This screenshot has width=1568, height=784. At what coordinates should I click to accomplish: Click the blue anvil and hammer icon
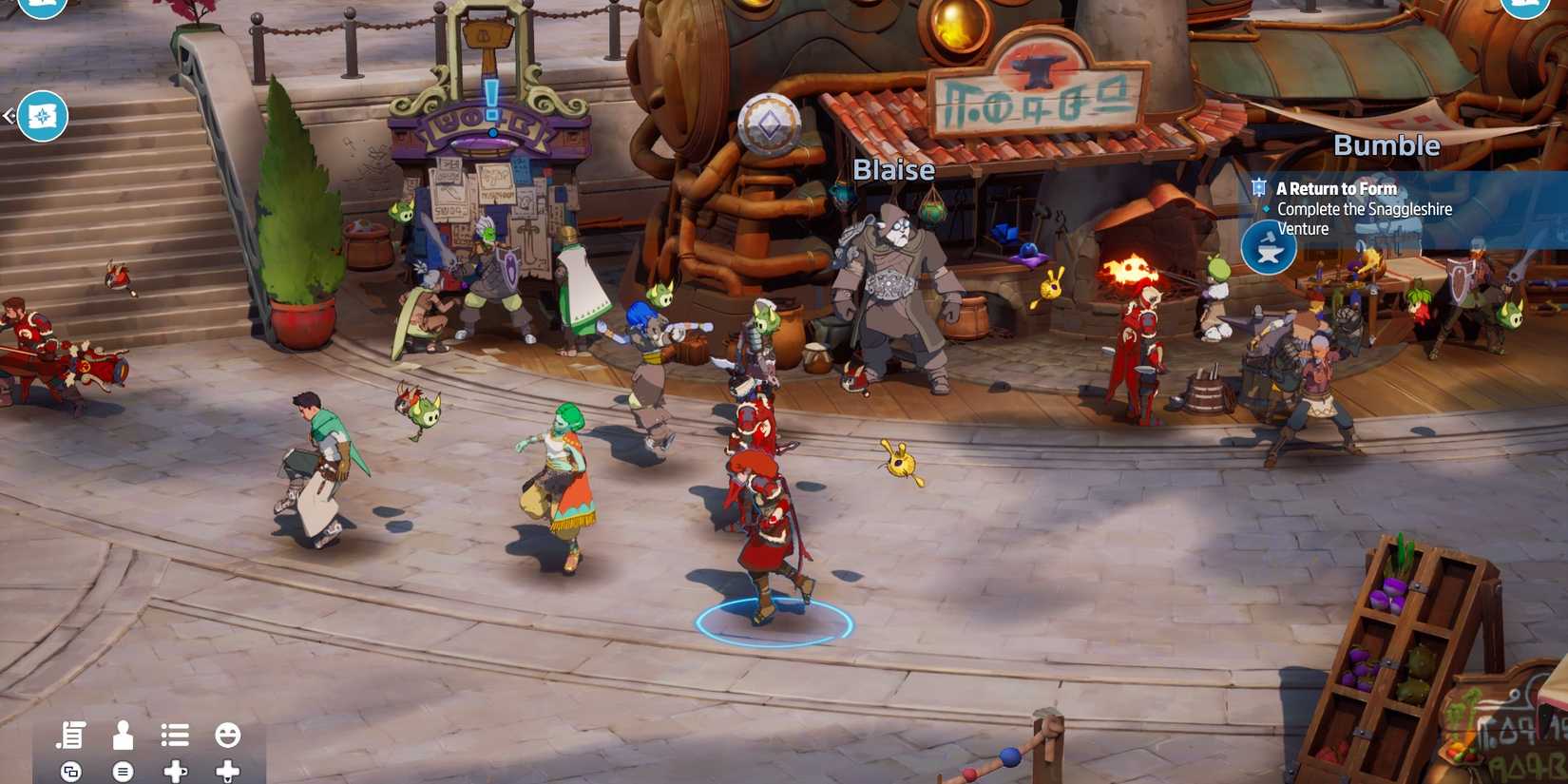pos(1269,248)
